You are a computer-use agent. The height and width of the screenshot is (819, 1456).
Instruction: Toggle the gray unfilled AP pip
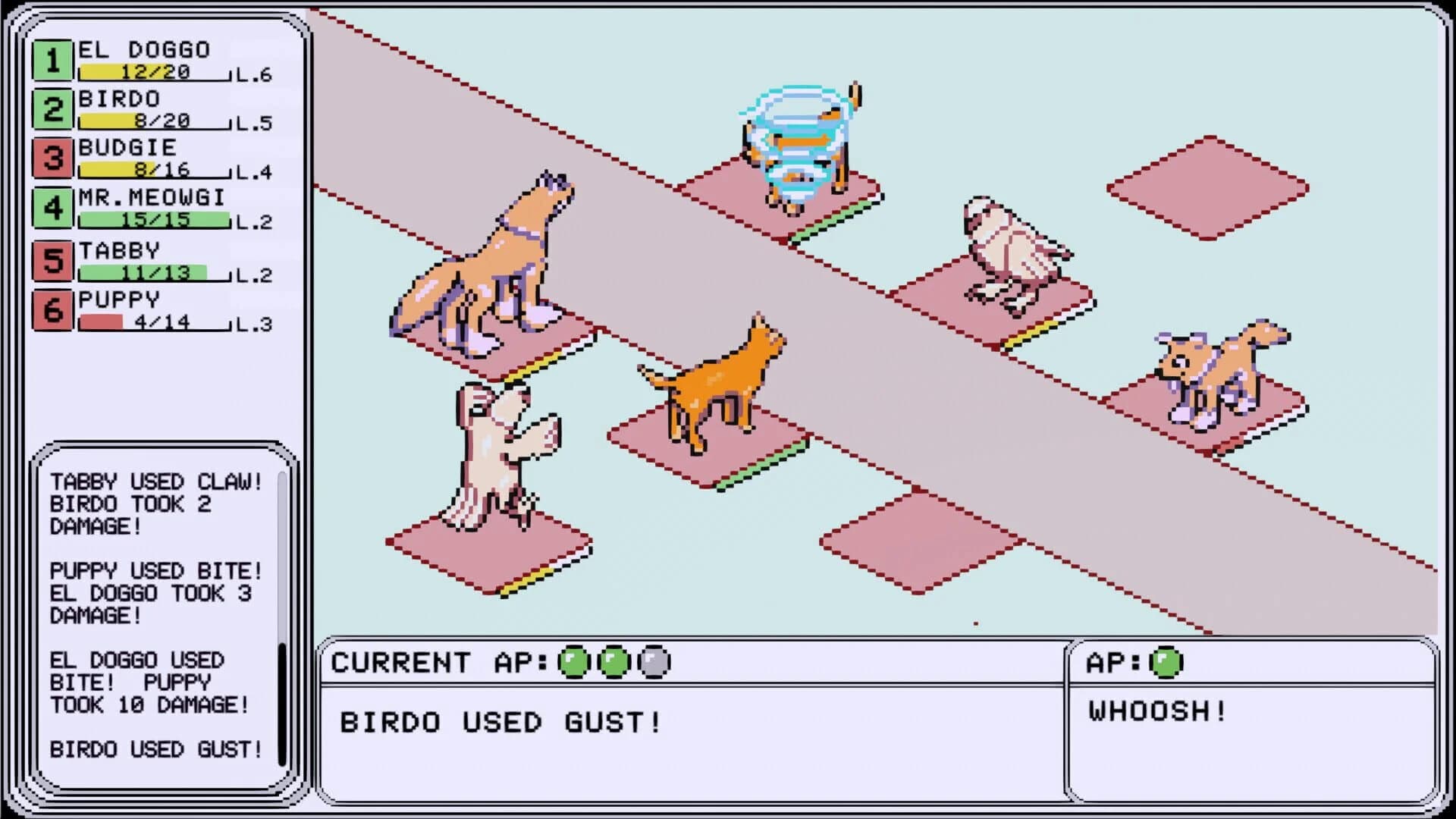[x=653, y=662]
